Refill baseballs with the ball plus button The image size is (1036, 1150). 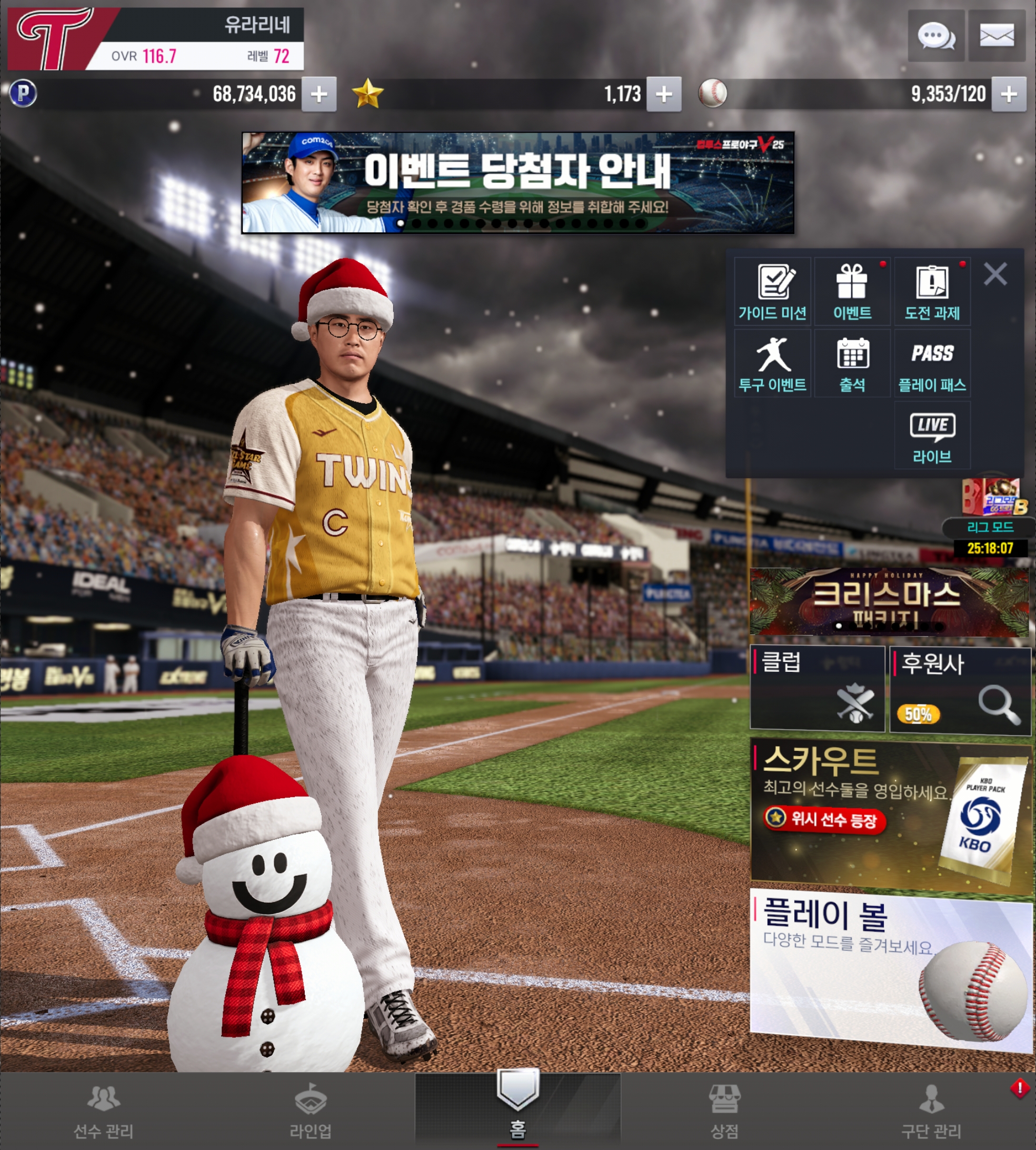(1009, 94)
